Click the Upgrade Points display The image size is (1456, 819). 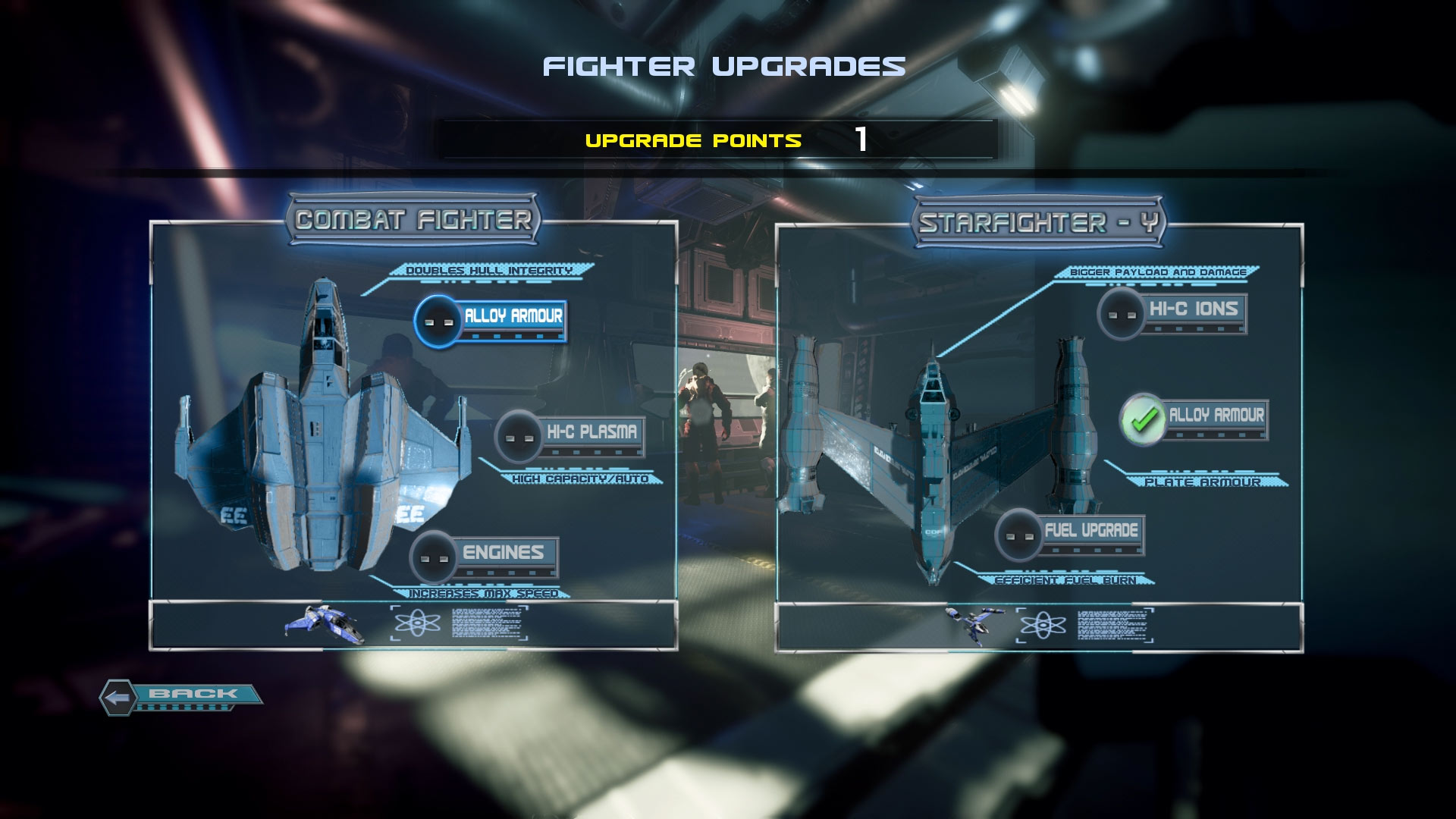(x=720, y=140)
